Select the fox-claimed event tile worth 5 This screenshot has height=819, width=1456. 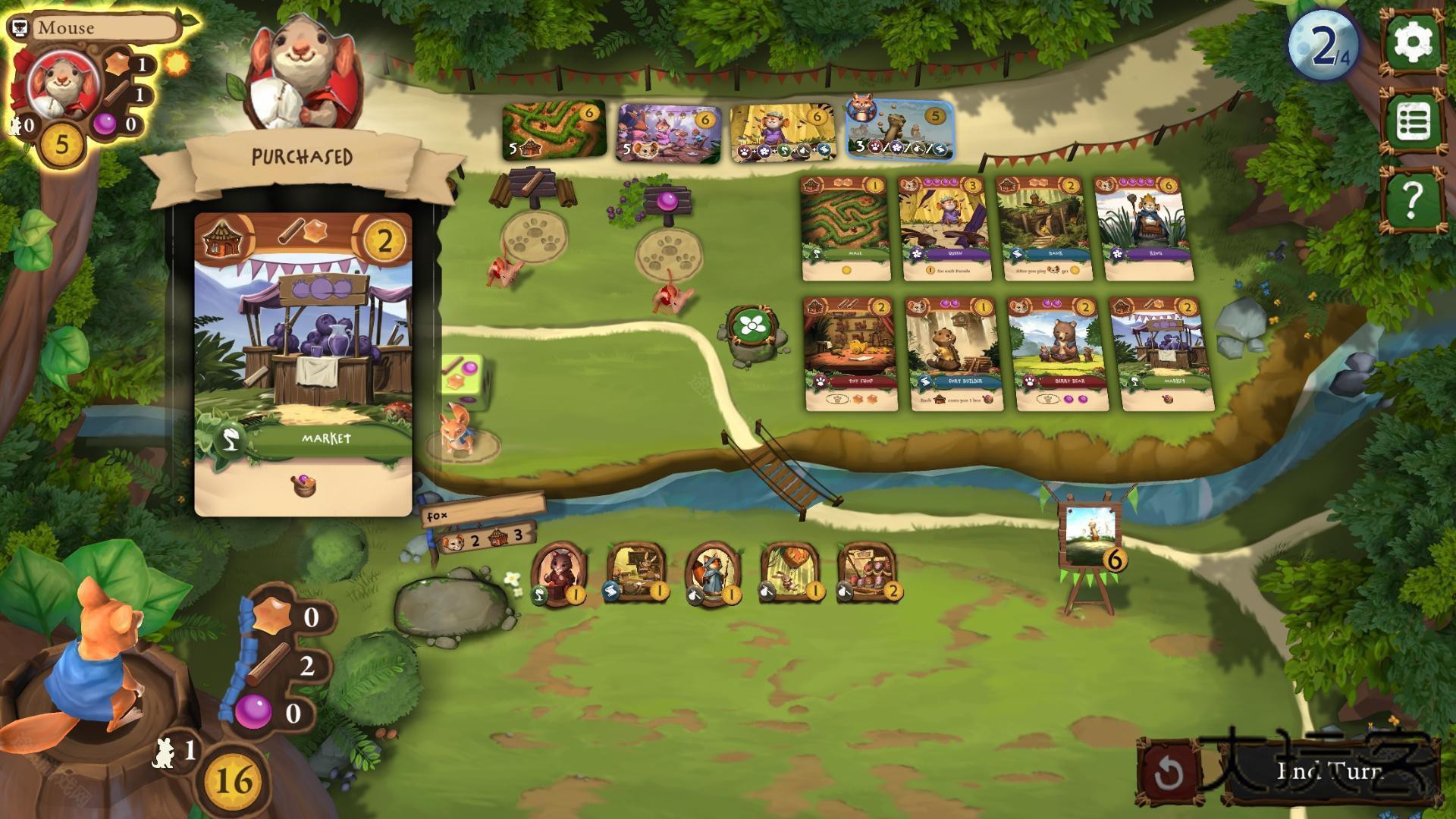[x=901, y=130]
